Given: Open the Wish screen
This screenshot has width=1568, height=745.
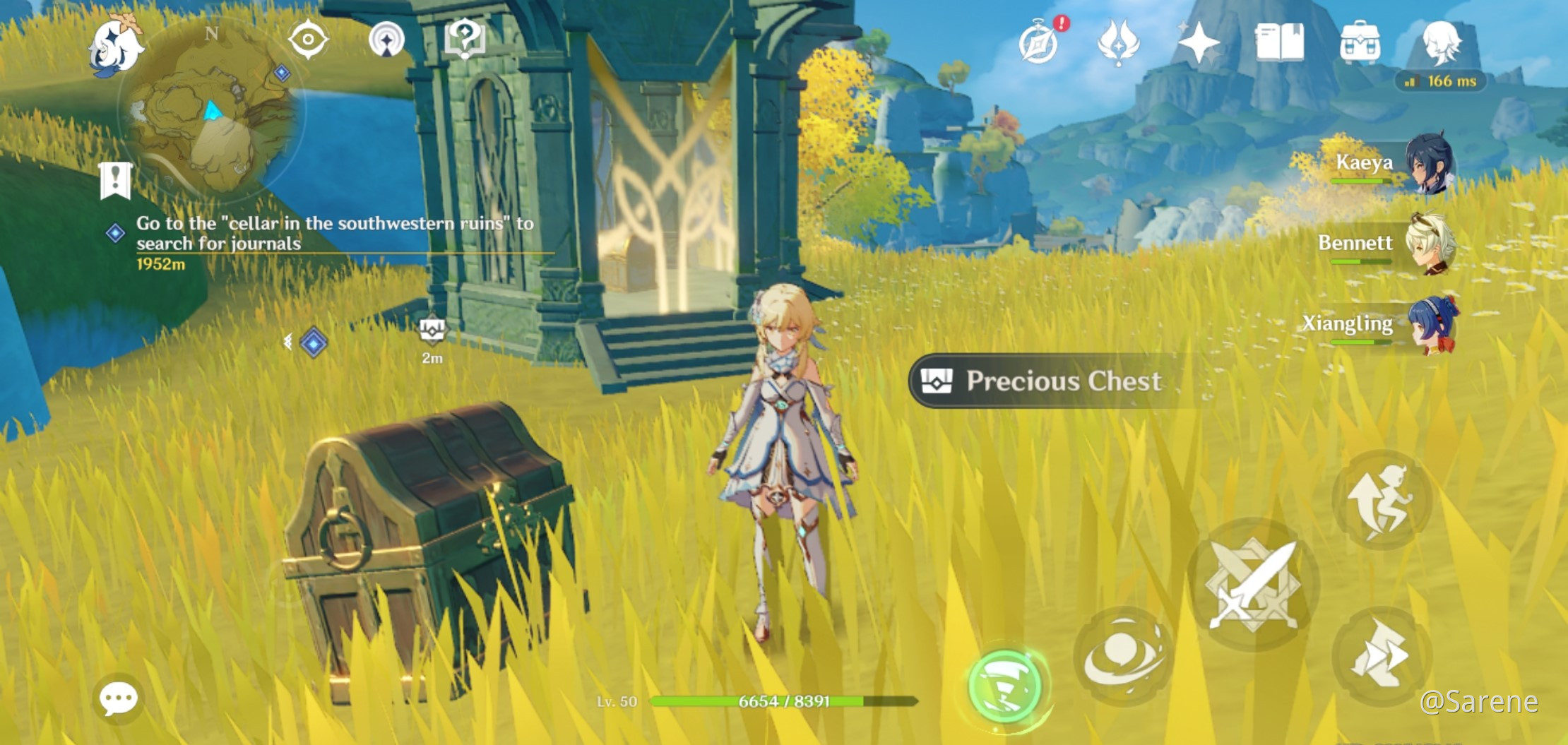Looking at the screenshot, I should [x=1199, y=44].
